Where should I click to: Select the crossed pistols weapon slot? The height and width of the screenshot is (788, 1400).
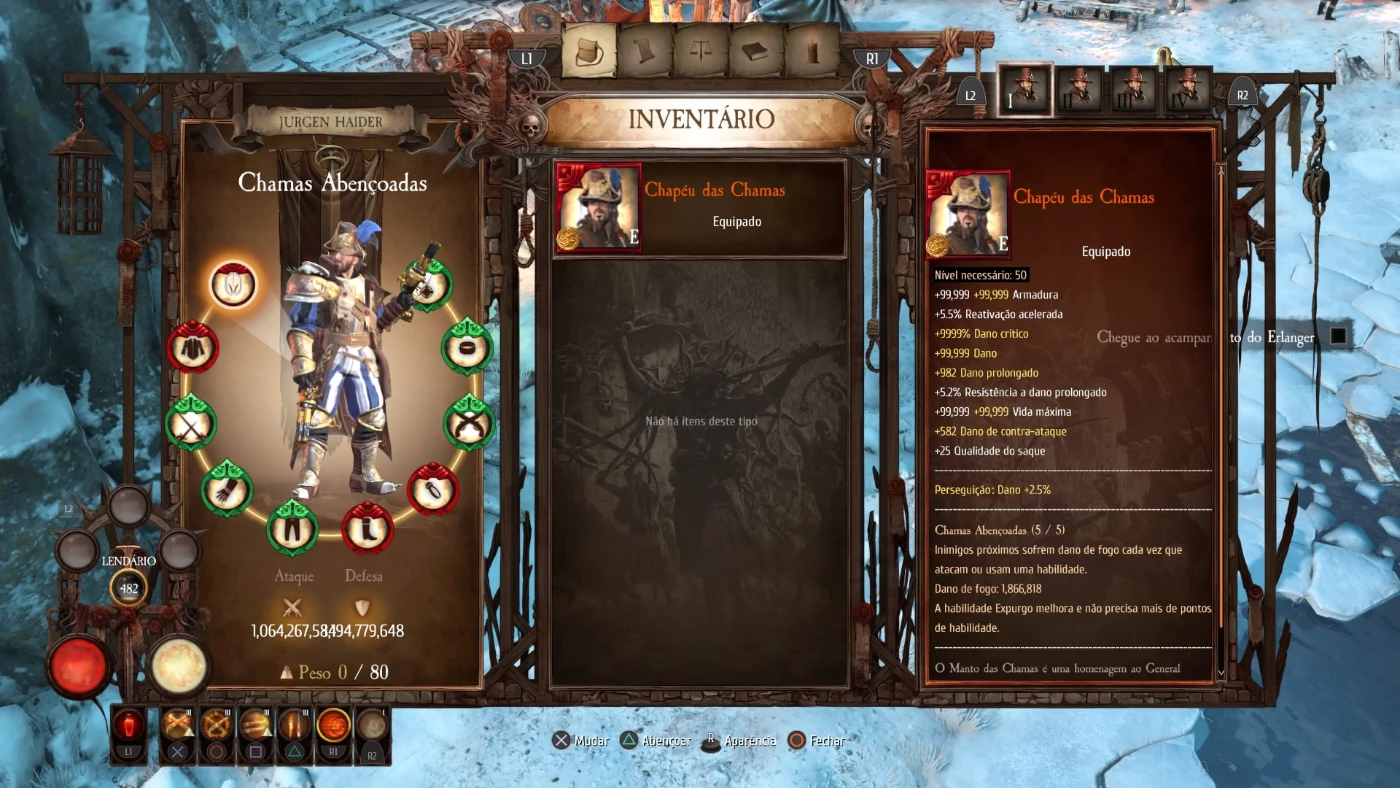(468, 422)
